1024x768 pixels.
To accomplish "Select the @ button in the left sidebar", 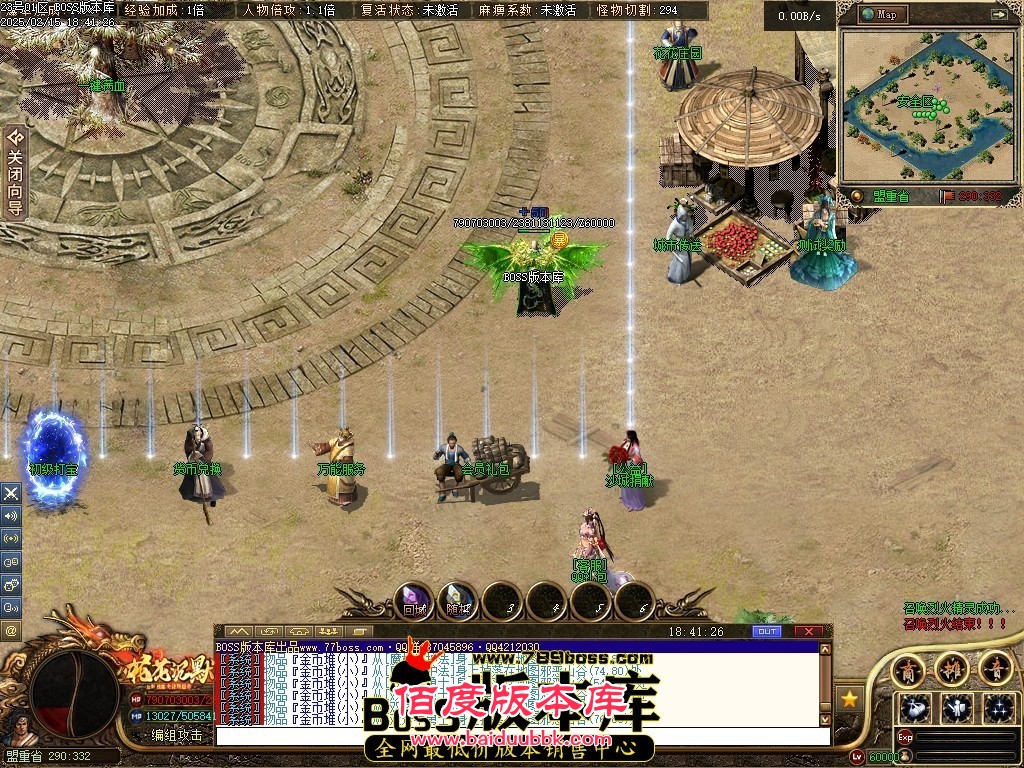I will click(11, 630).
